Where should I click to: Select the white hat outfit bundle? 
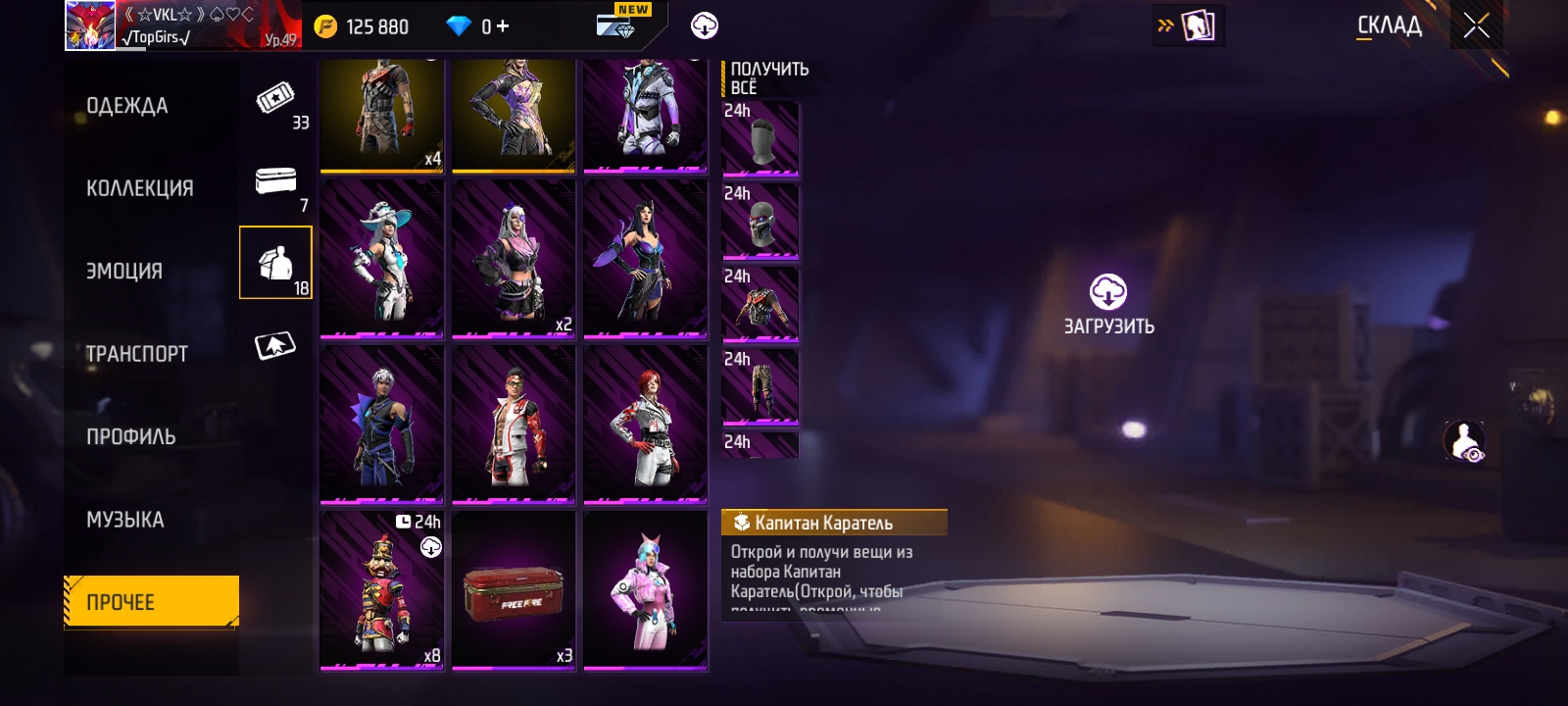(x=381, y=260)
